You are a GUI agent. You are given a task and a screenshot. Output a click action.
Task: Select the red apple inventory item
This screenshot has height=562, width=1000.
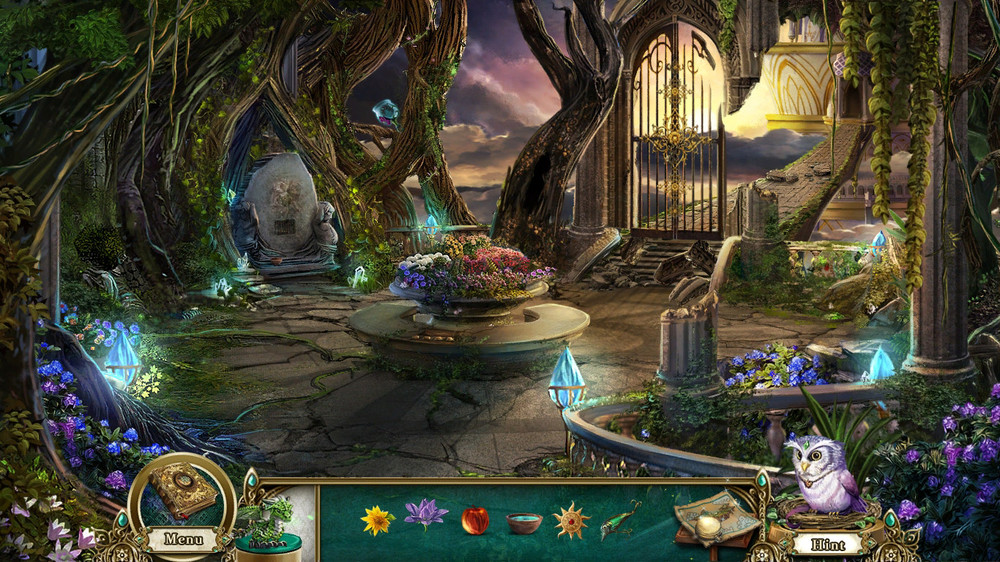475,520
